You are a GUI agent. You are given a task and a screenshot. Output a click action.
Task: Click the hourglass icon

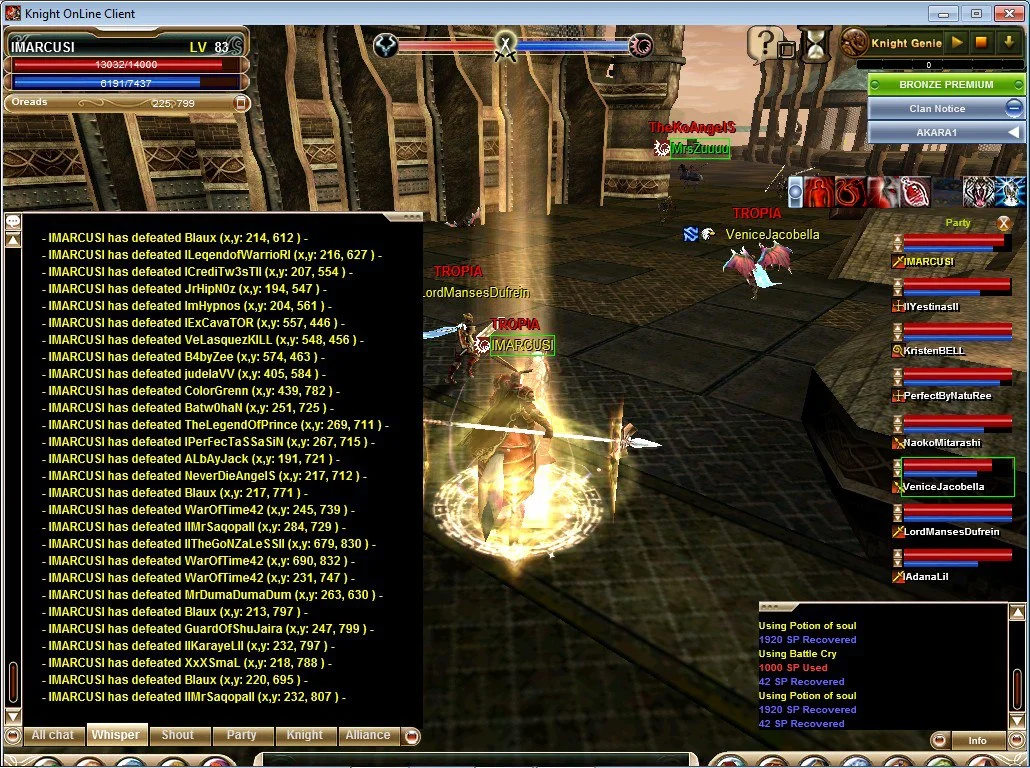pyautogui.click(x=816, y=44)
